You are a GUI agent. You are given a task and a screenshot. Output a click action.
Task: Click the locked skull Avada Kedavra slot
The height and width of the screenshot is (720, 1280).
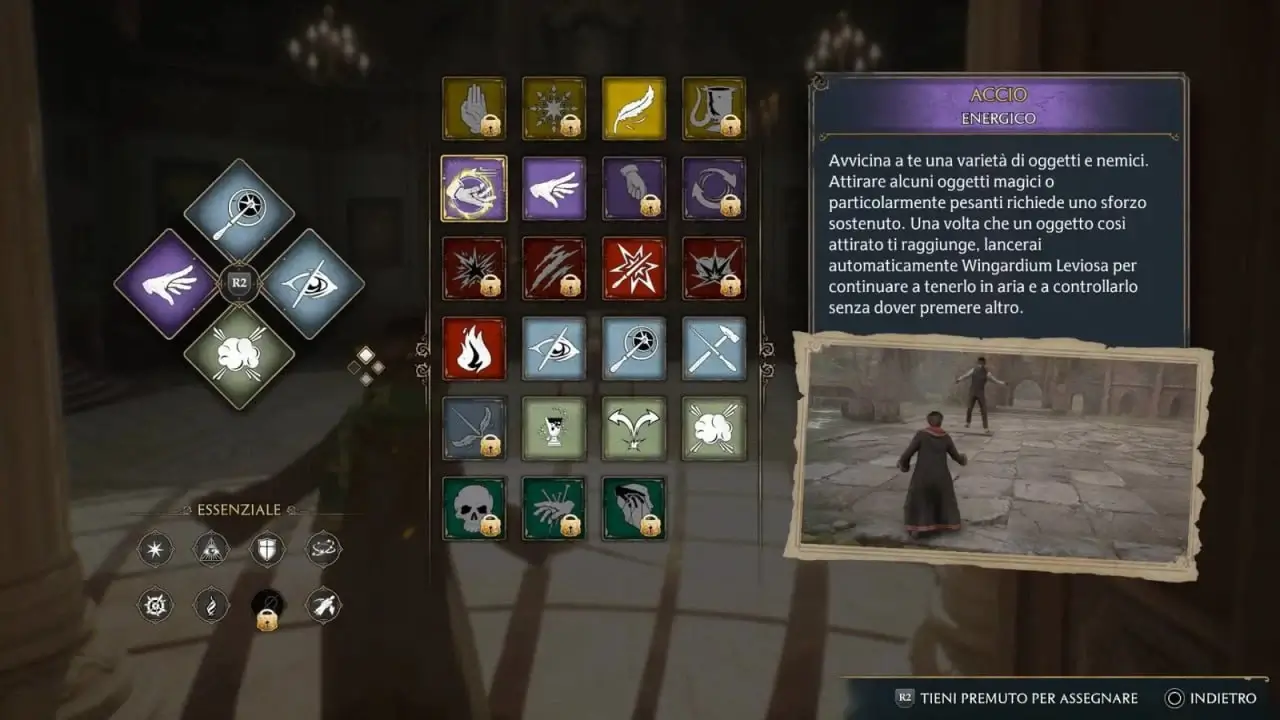click(x=474, y=508)
